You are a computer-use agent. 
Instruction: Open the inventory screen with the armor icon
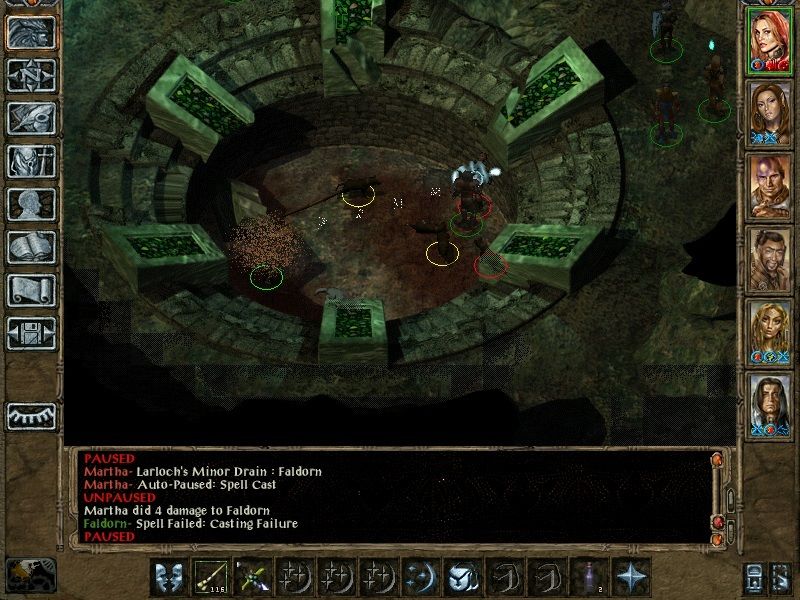31,161
